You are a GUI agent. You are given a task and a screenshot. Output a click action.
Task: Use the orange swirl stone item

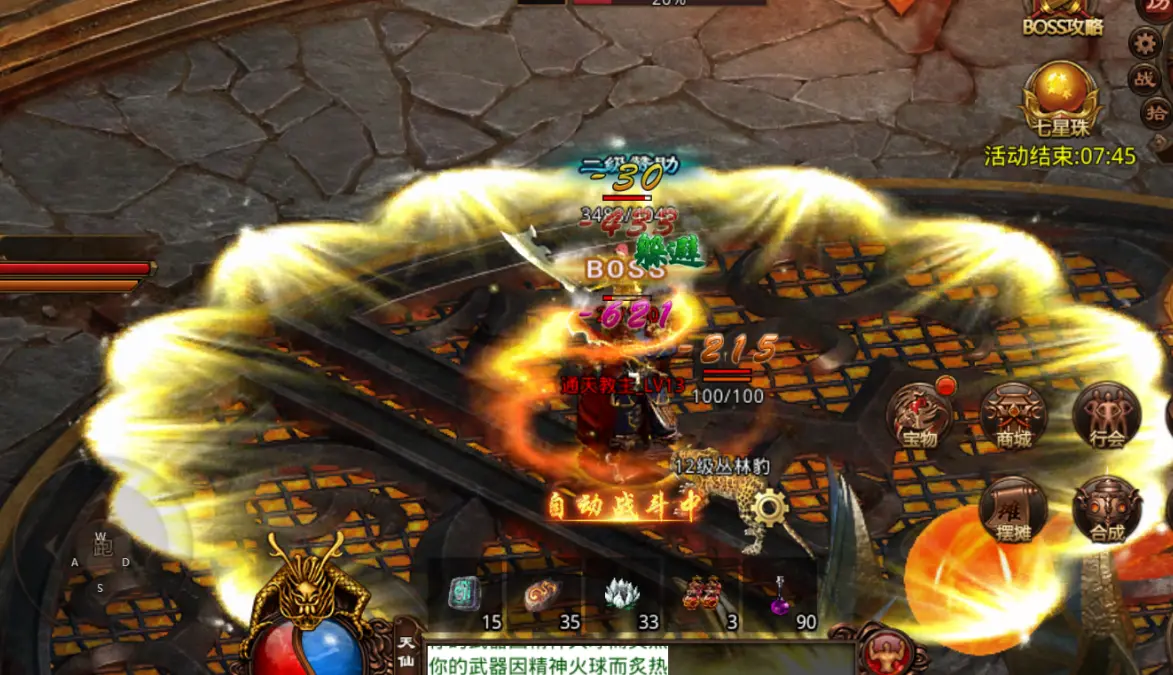[543, 596]
